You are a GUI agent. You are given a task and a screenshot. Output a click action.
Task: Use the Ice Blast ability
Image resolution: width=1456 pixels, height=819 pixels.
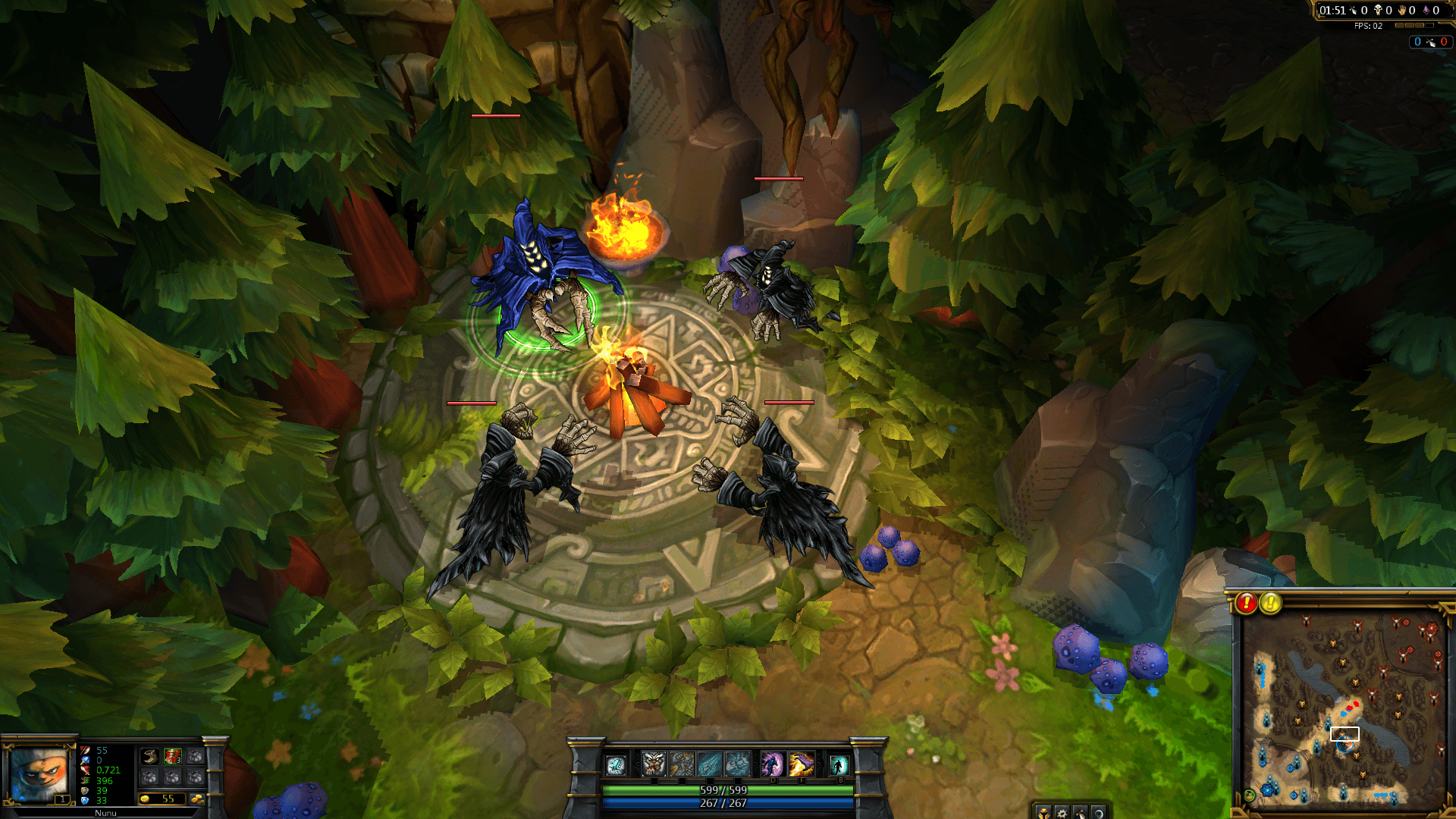[710, 764]
